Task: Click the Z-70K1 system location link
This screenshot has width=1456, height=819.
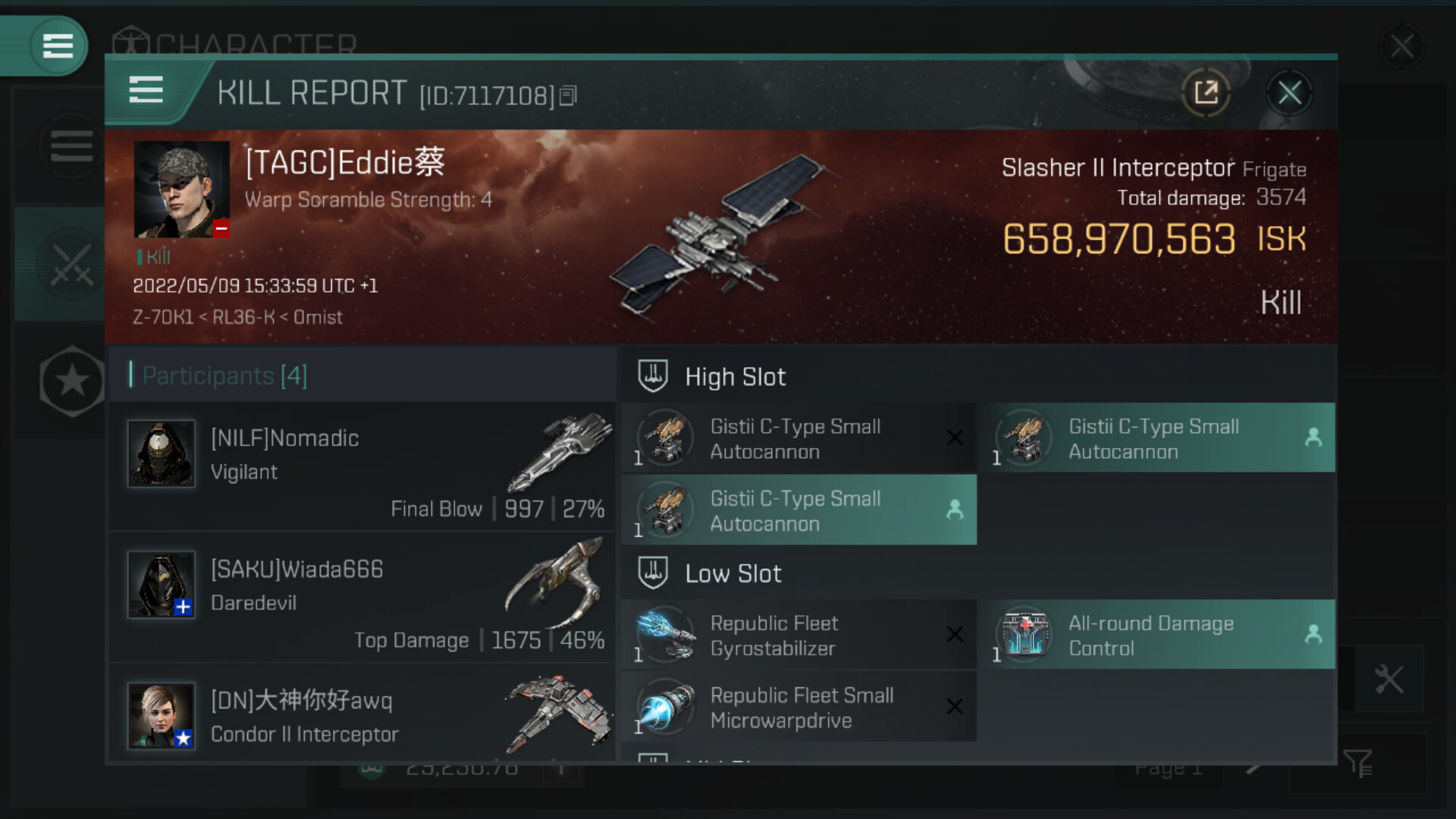Action: [x=162, y=317]
